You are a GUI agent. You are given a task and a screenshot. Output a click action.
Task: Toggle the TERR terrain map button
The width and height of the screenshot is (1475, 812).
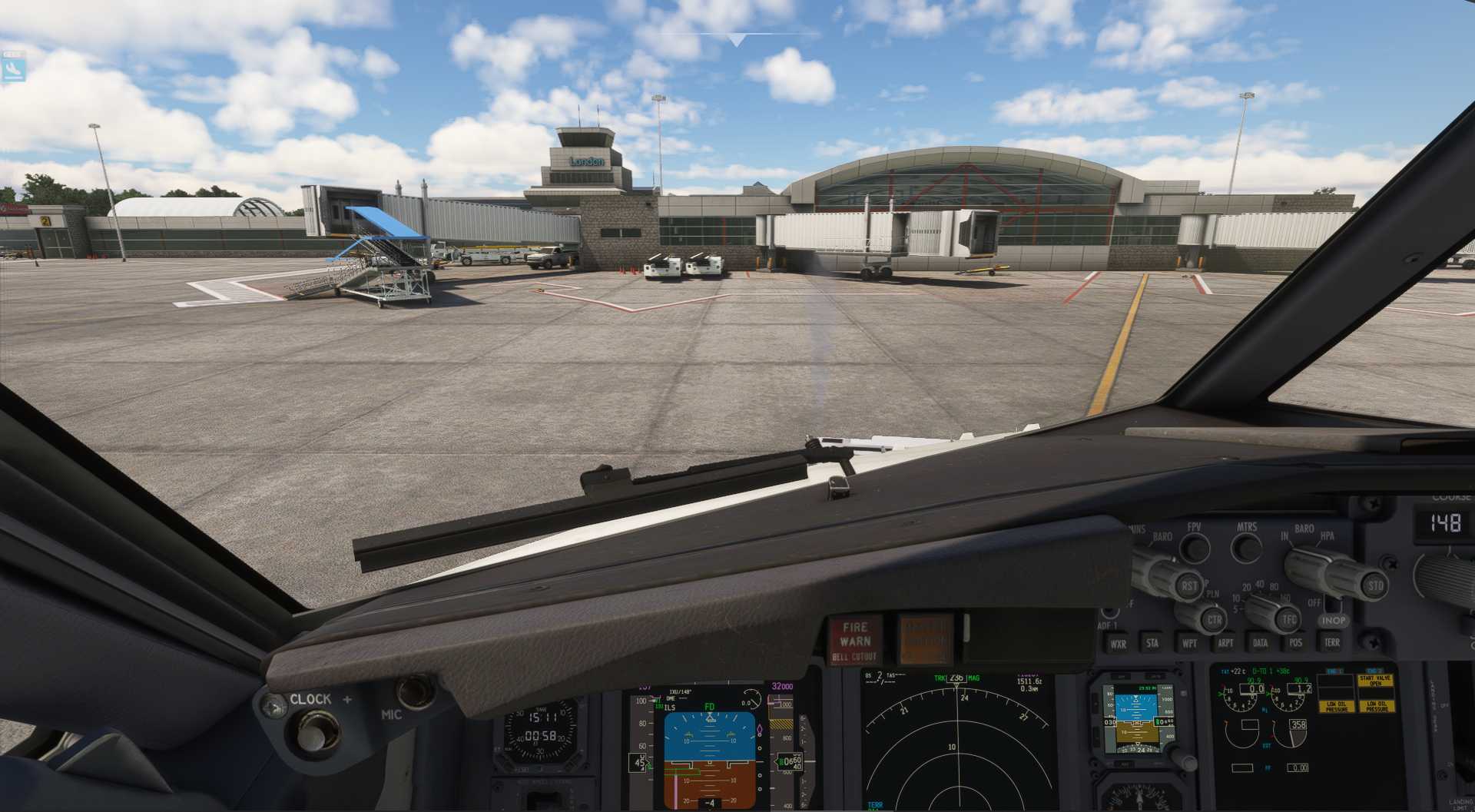pos(1331,641)
